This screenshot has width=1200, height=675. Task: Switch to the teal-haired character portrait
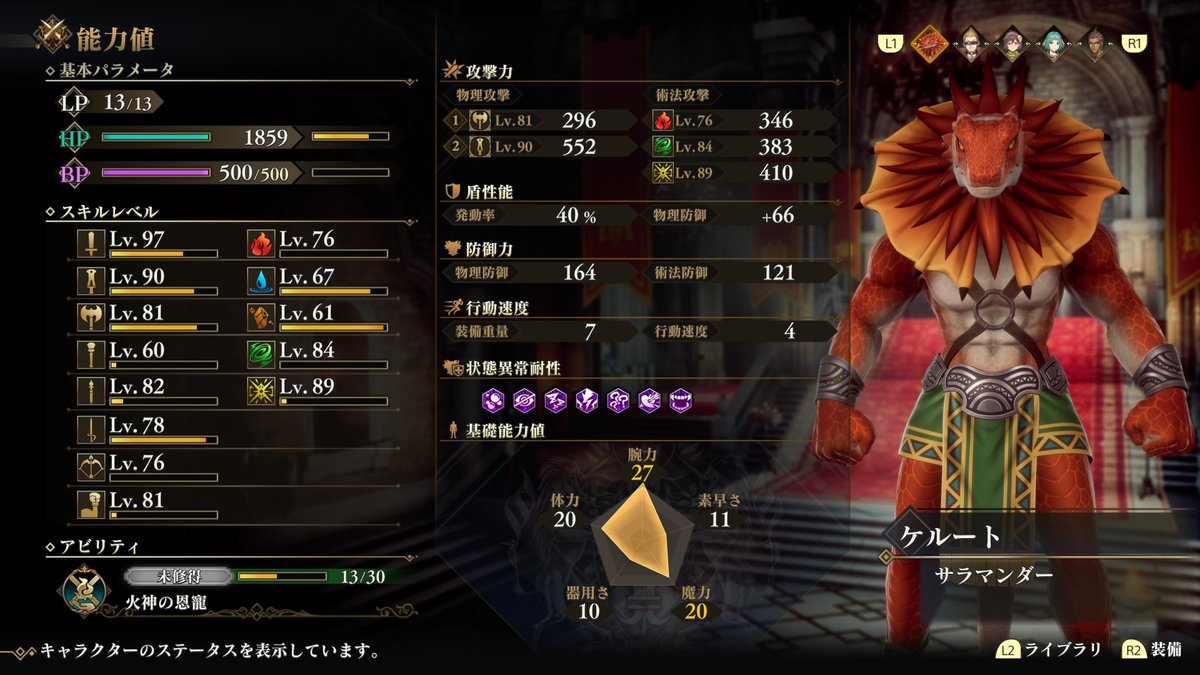(1053, 43)
